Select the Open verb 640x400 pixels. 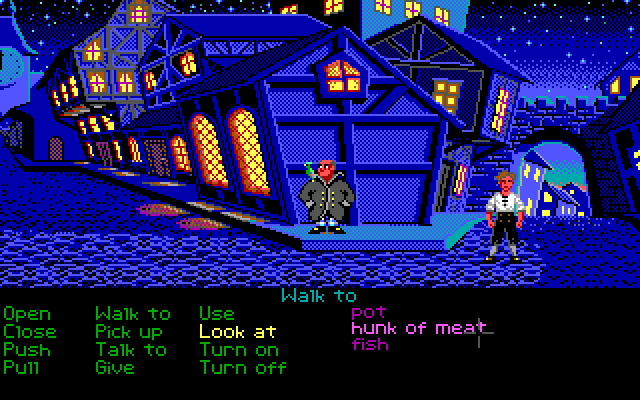tap(27, 314)
